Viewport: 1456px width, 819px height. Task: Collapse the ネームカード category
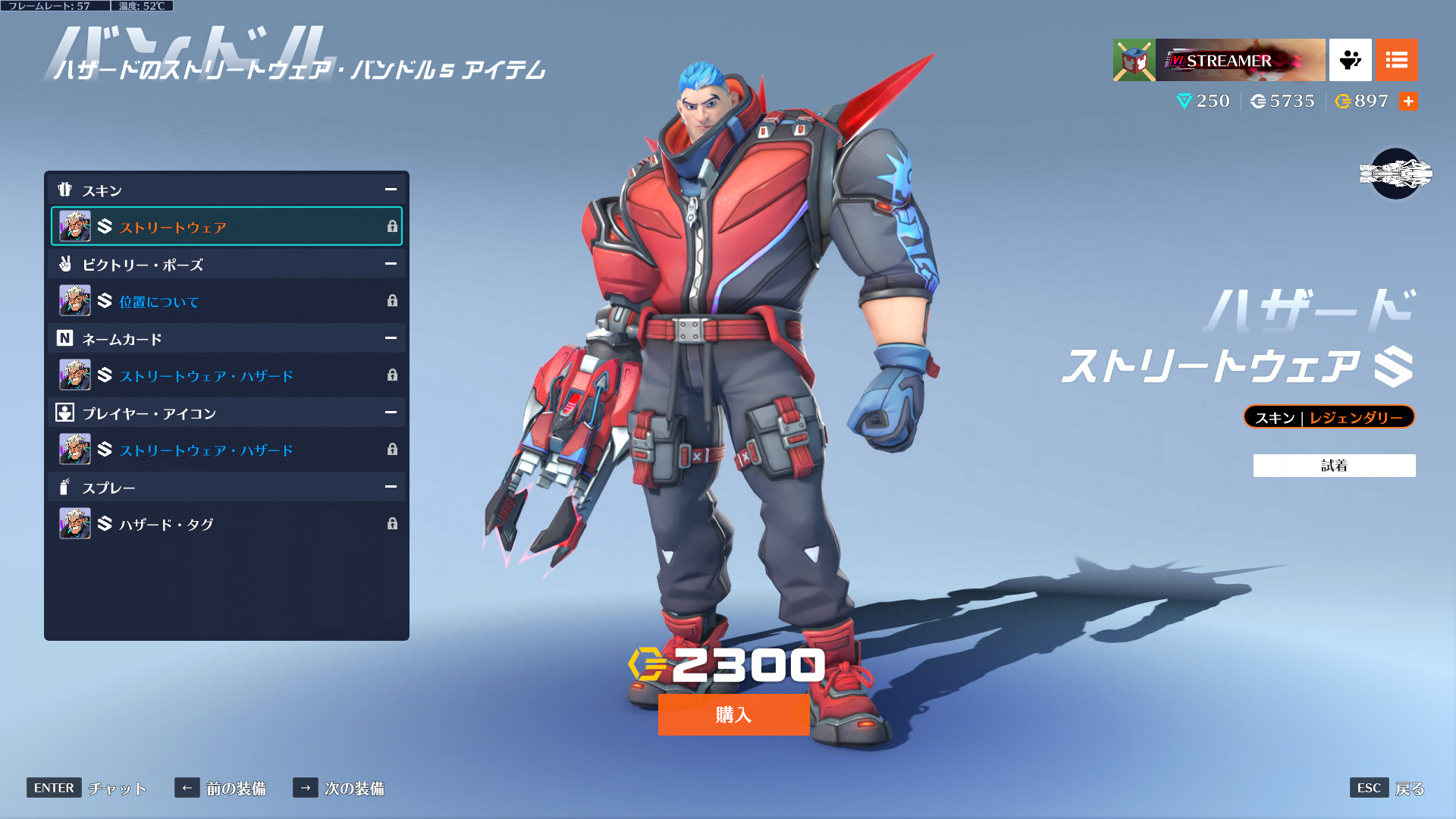point(391,338)
